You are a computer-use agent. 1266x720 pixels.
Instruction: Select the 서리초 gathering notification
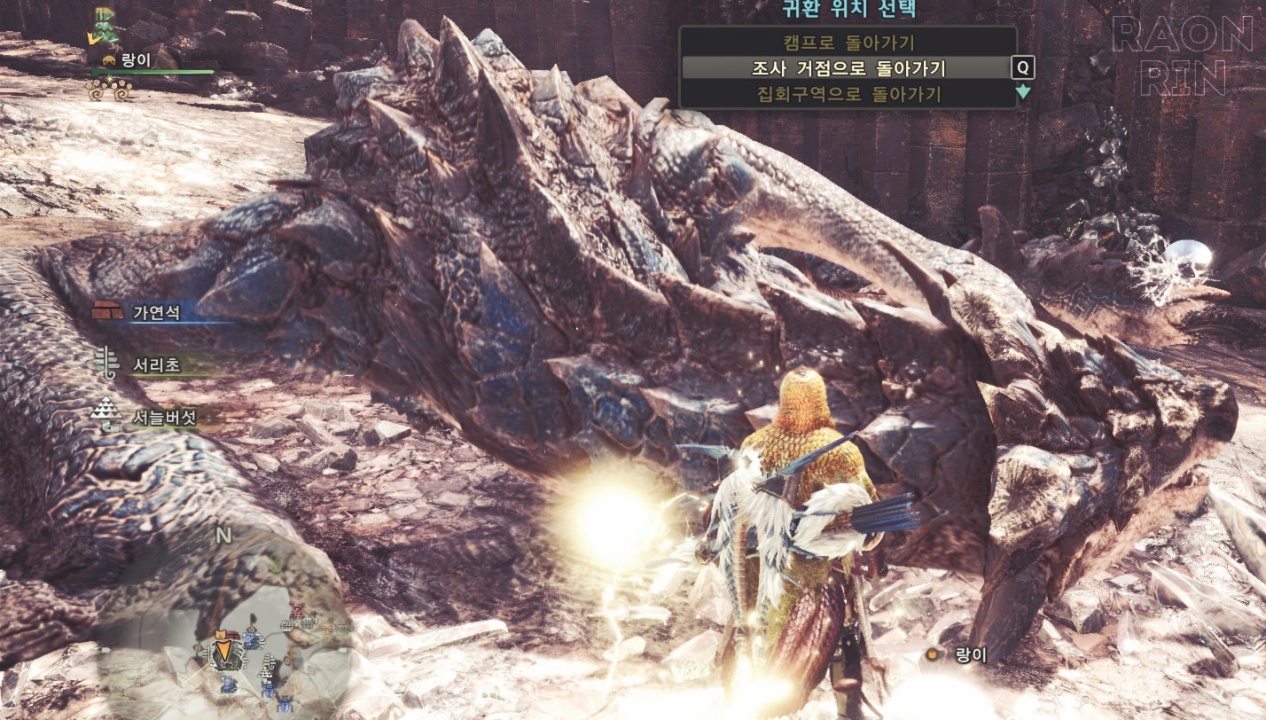coord(156,365)
